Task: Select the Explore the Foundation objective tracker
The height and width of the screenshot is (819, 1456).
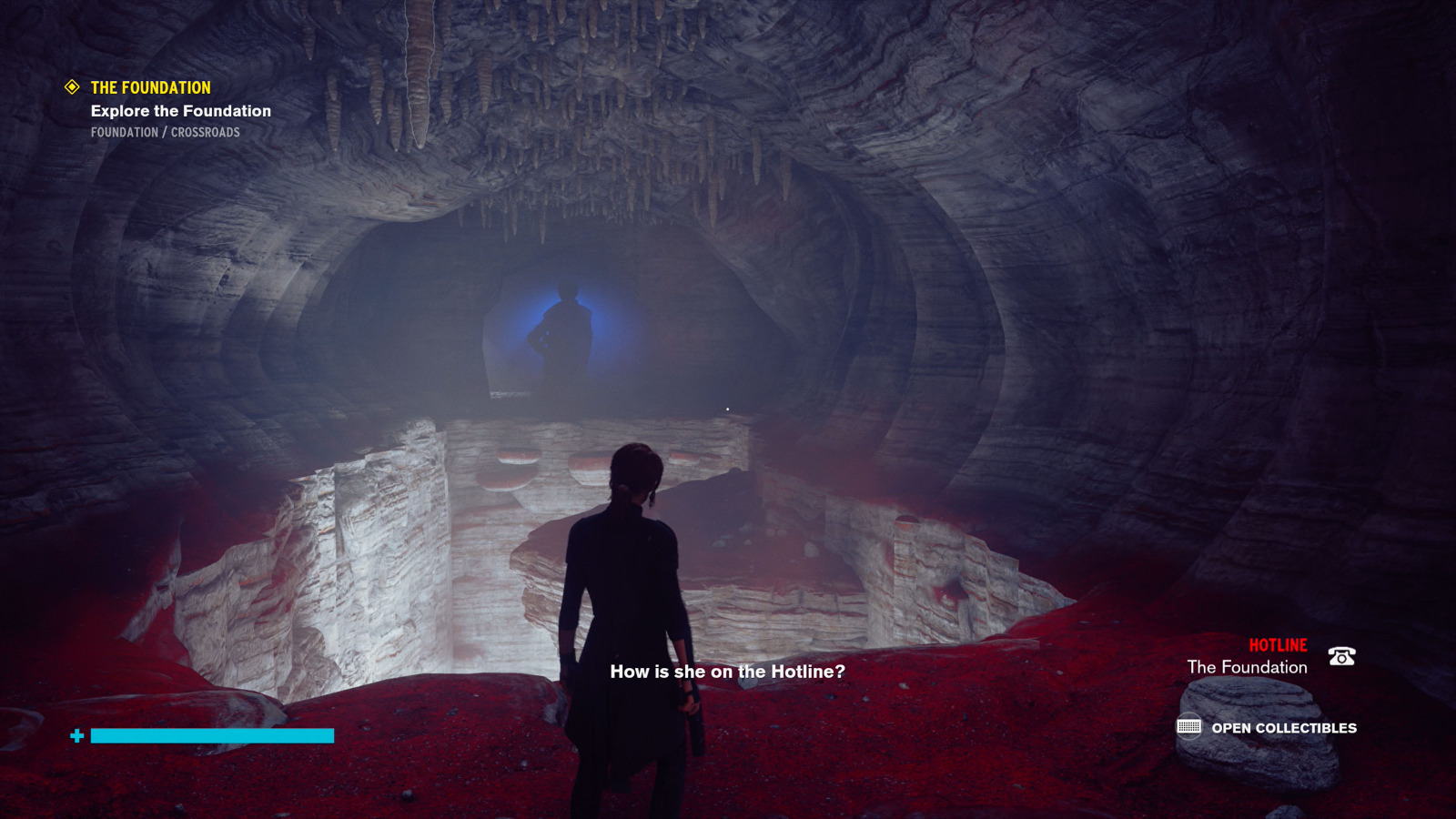Action: (x=180, y=111)
